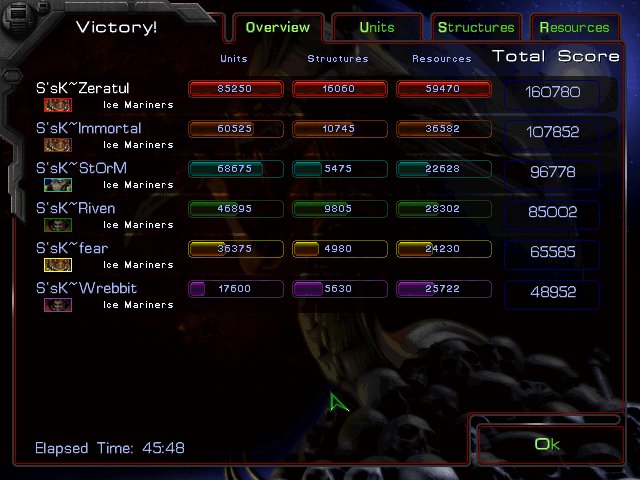This screenshot has height=480, width=640.
Task: Switch to the Overview tab
Action: click(277, 27)
